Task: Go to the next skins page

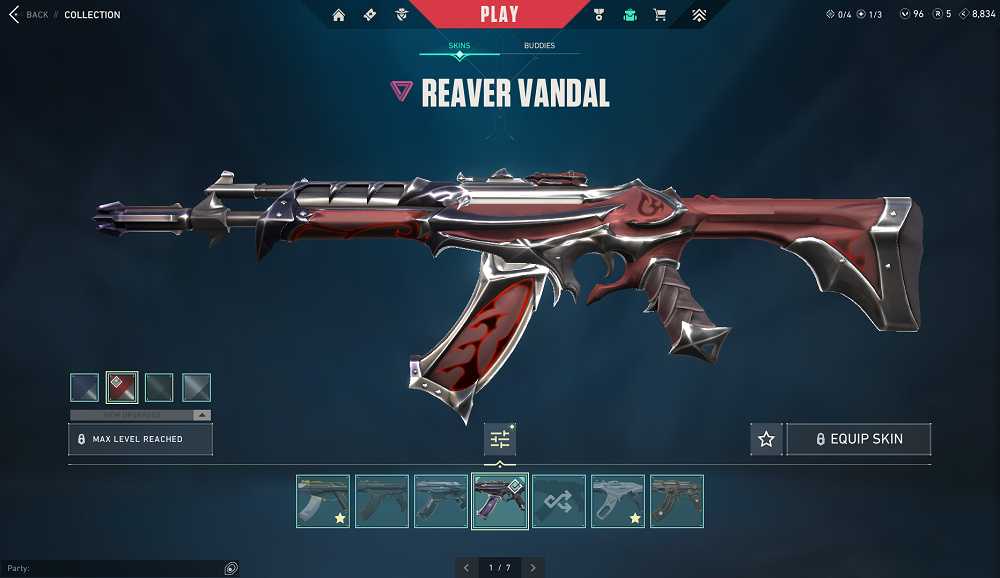Action: click(534, 567)
